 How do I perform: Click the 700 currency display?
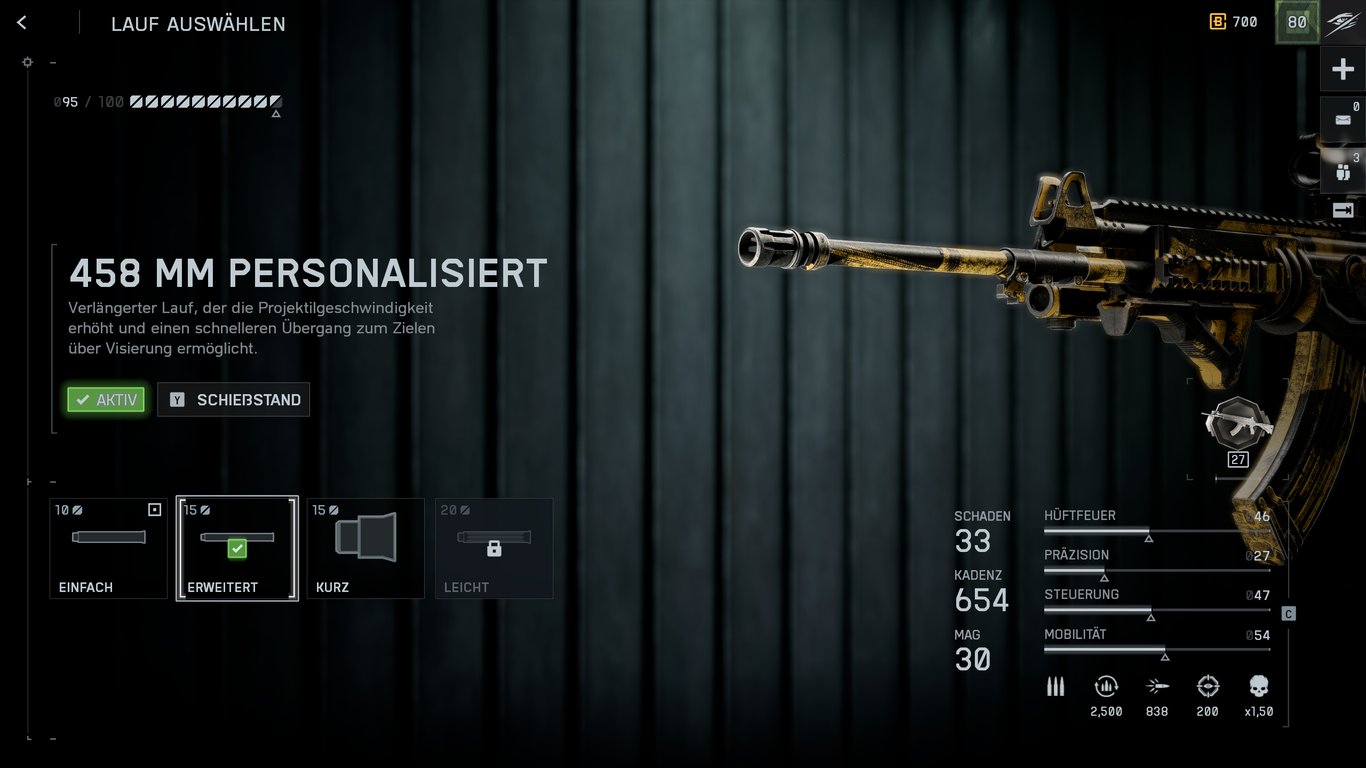pos(1234,21)
